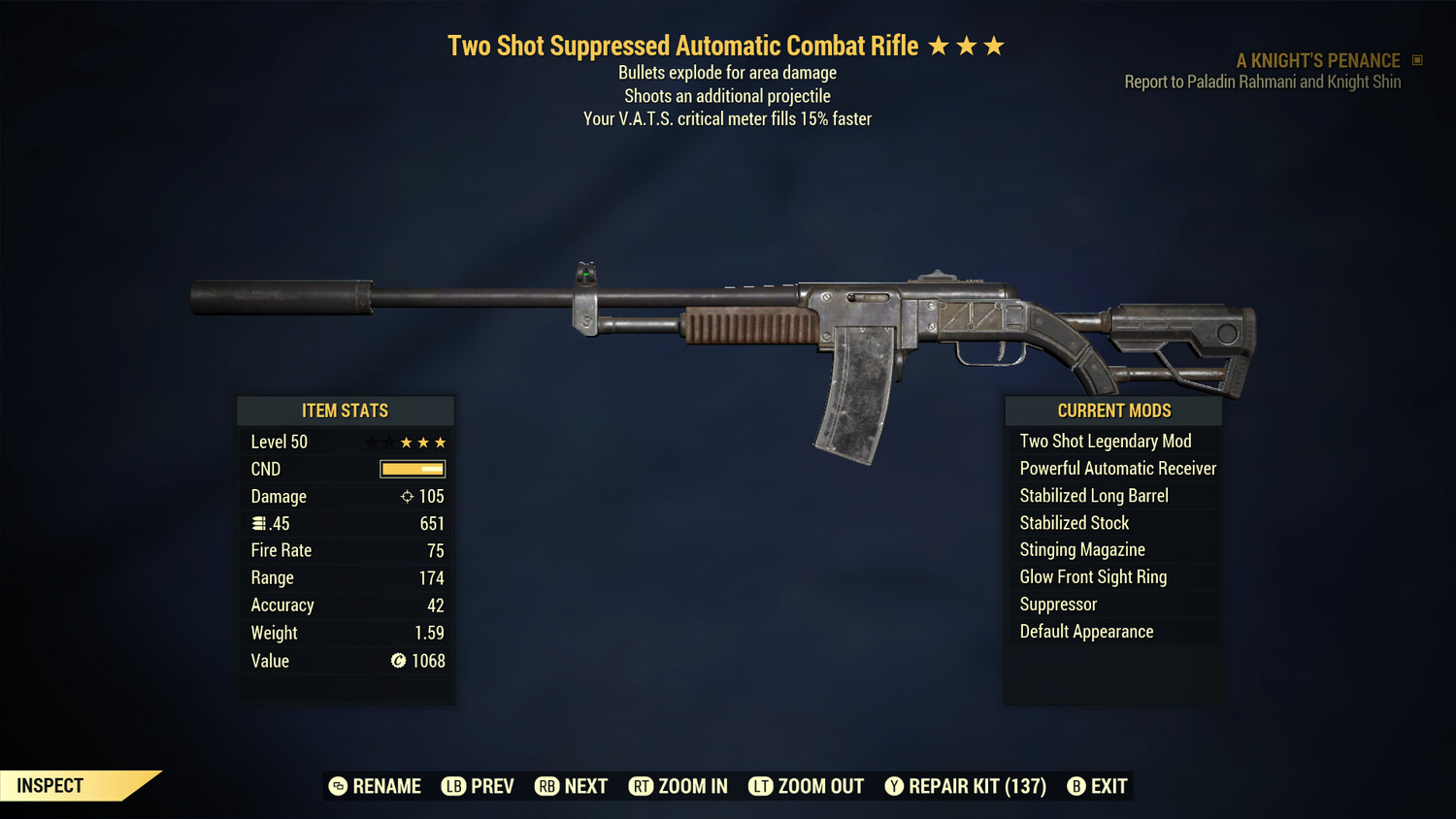The width and height of the screenshot is (1456, 819).
Task: Select the LT Zoom Out icon
Action: pyautogui.click(x=761, y=786)
